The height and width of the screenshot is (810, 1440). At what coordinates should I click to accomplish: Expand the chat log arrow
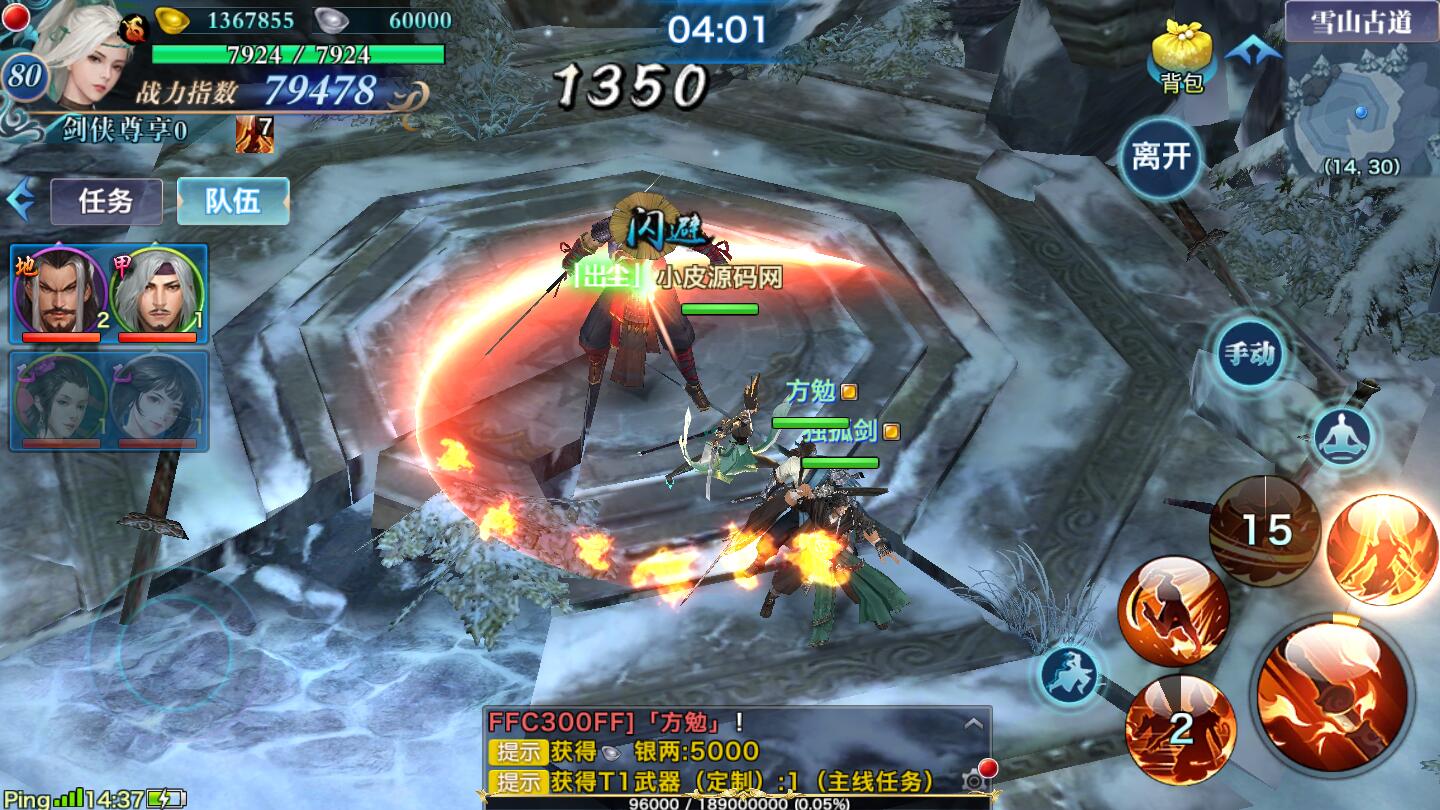point(969,722)
